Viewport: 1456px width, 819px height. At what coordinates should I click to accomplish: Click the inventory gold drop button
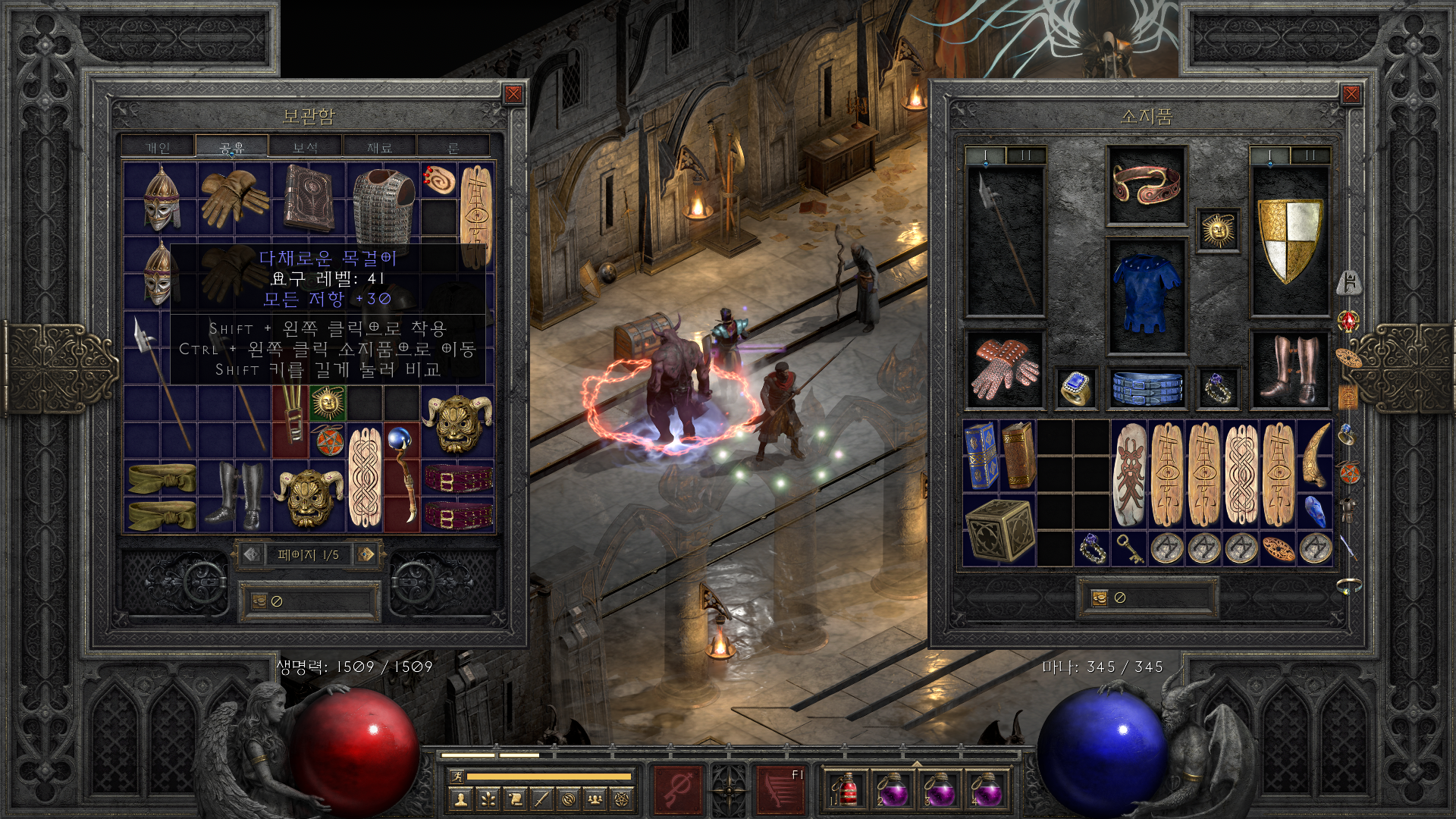click(1100, 598)
